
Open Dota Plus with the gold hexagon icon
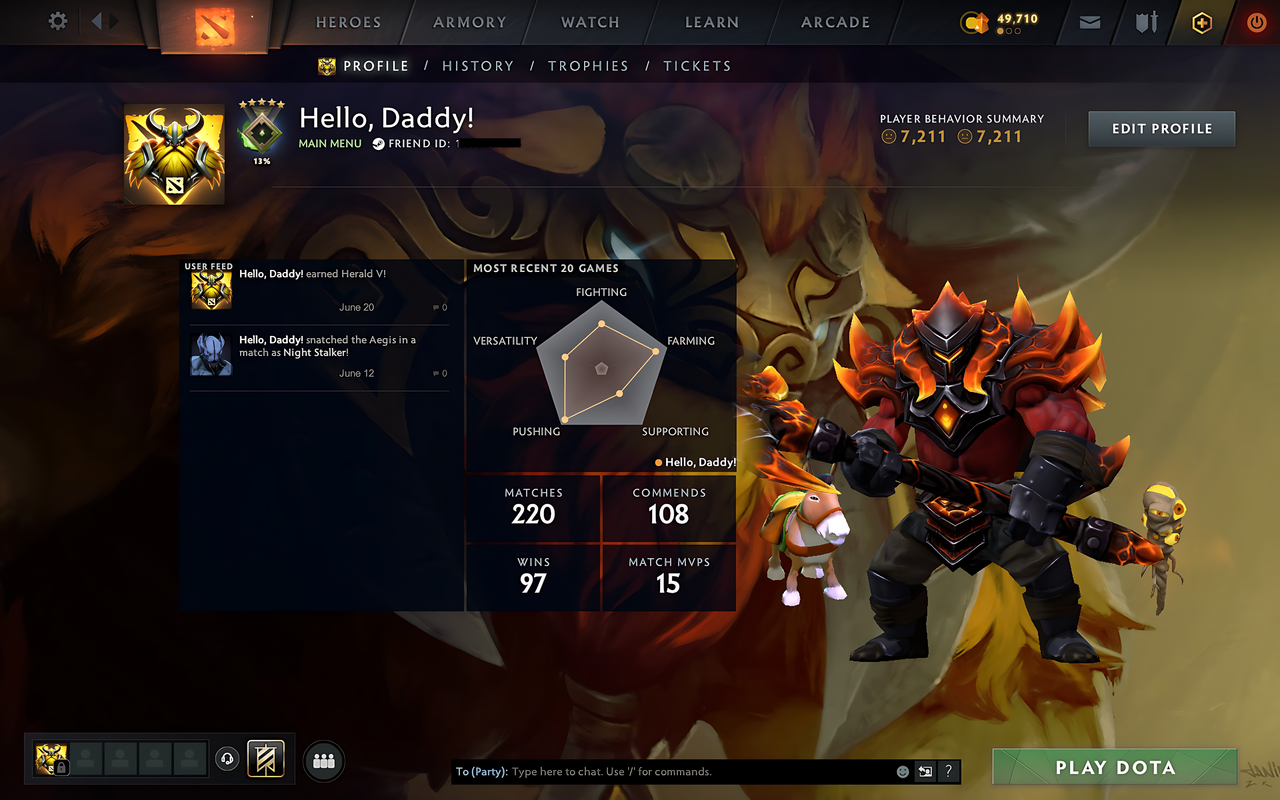coord(1201,22)
